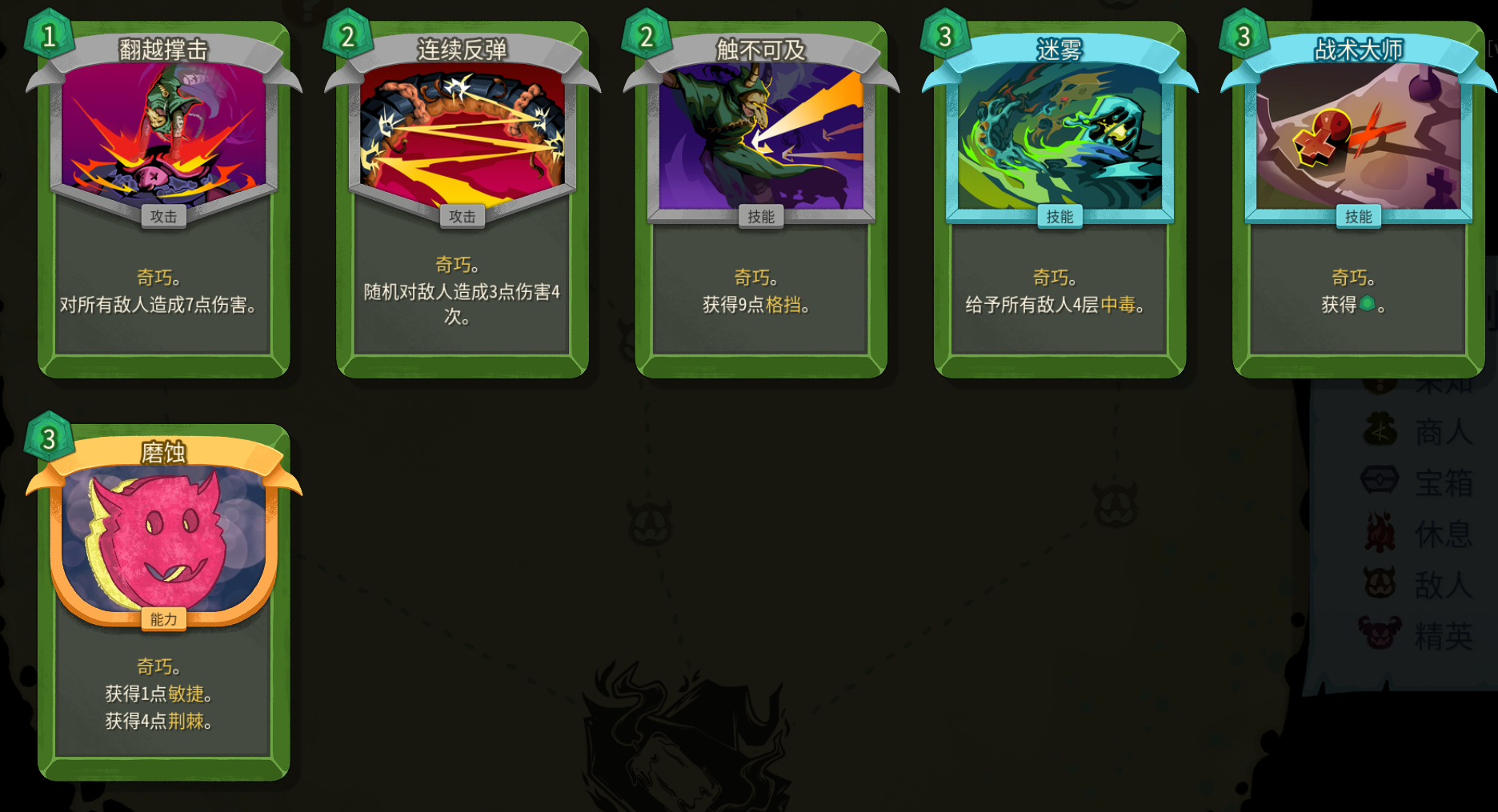Select the 触不可及 card
Viewport: 1498px width, 812px height.
click(x=760, y=200)
